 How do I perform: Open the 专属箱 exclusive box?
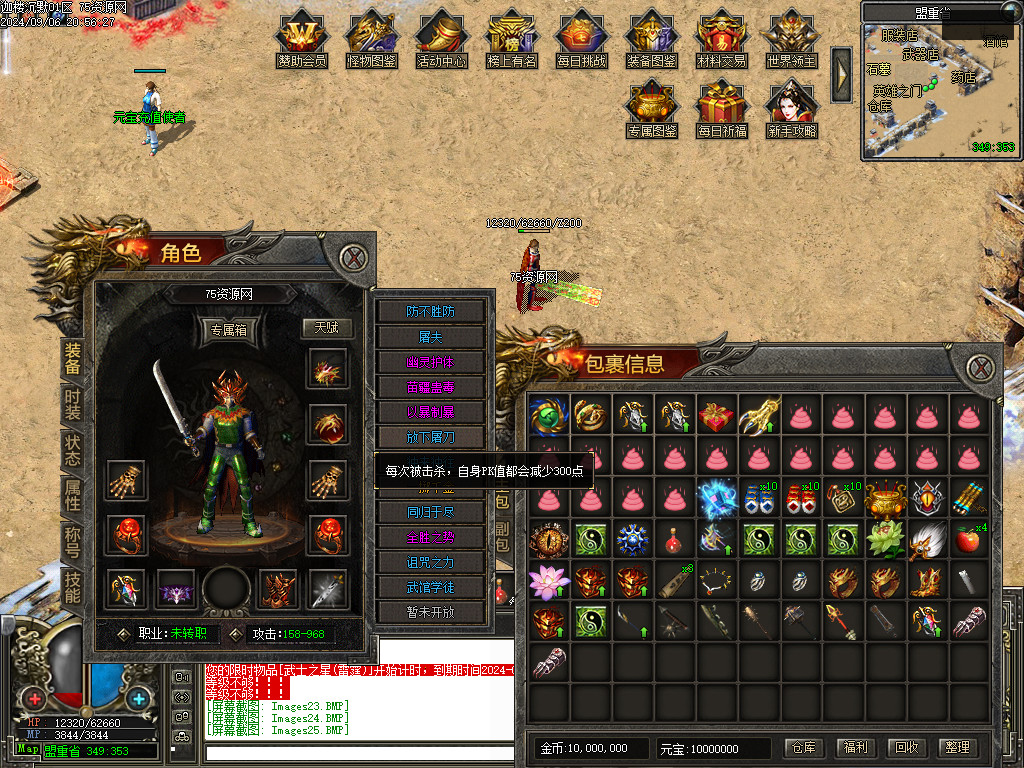(x=229, y=328)
